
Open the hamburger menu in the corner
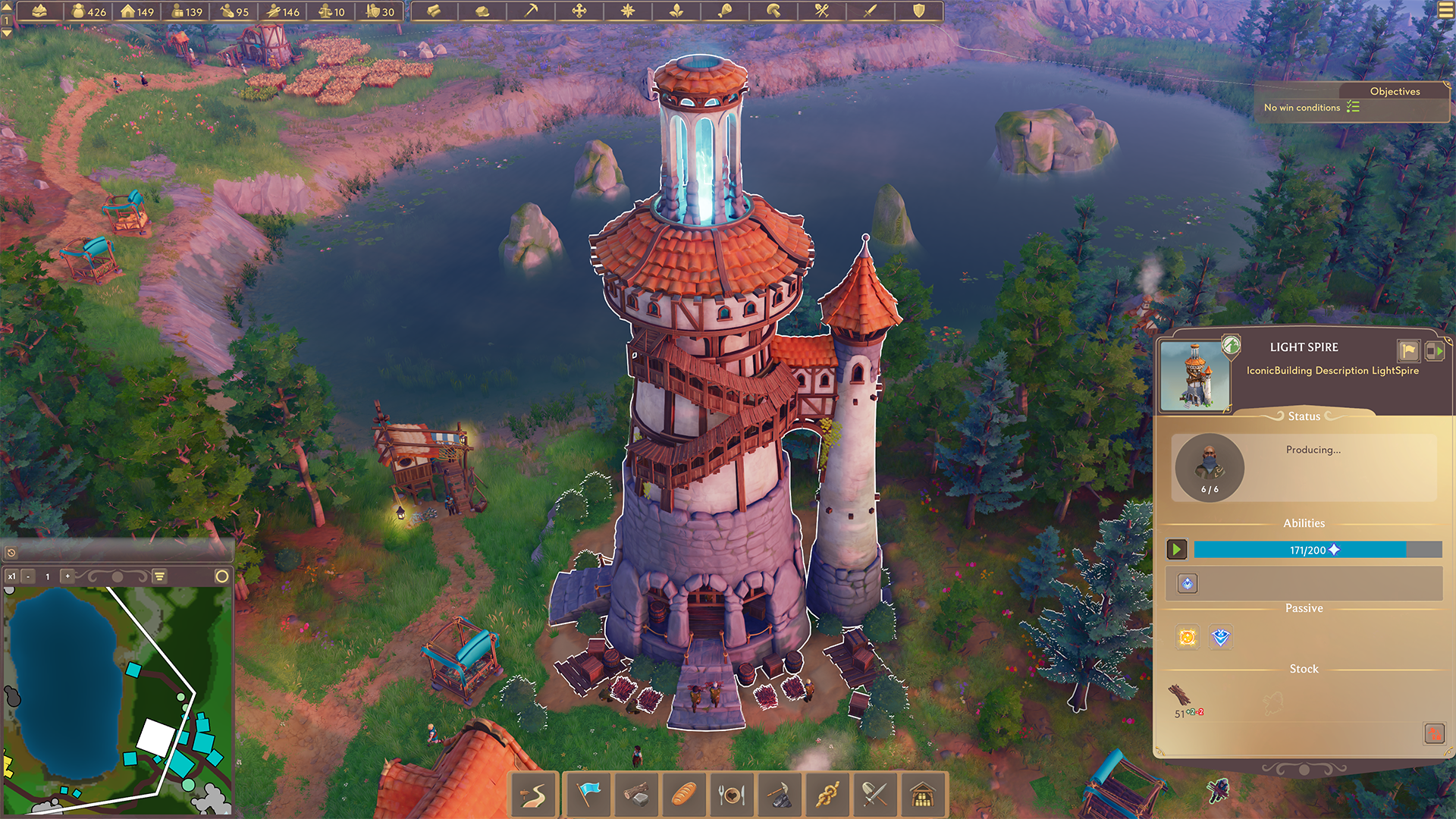tap(1446, 10)
